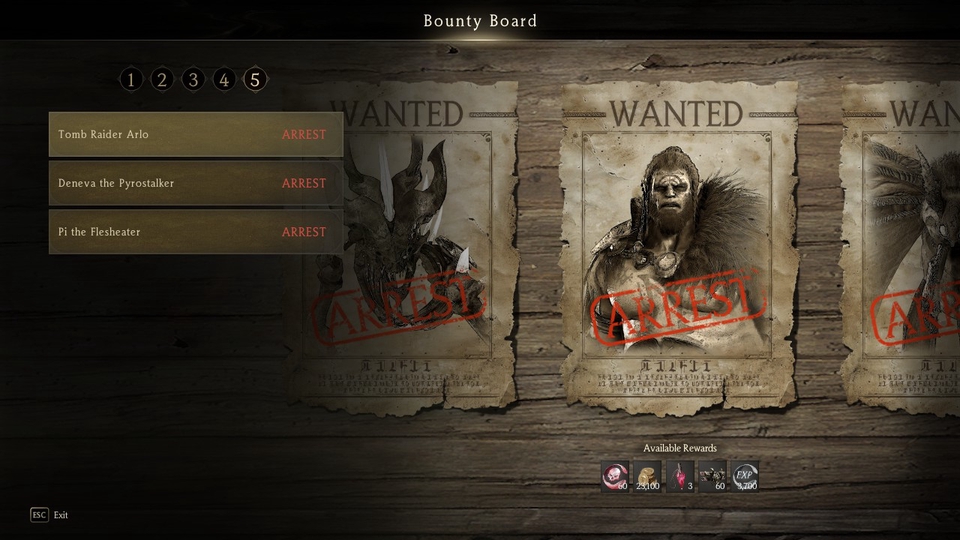The image size is (960, 540).
Task: Select the Tomb Raider Arlo bounty
Action: [196, 135]
